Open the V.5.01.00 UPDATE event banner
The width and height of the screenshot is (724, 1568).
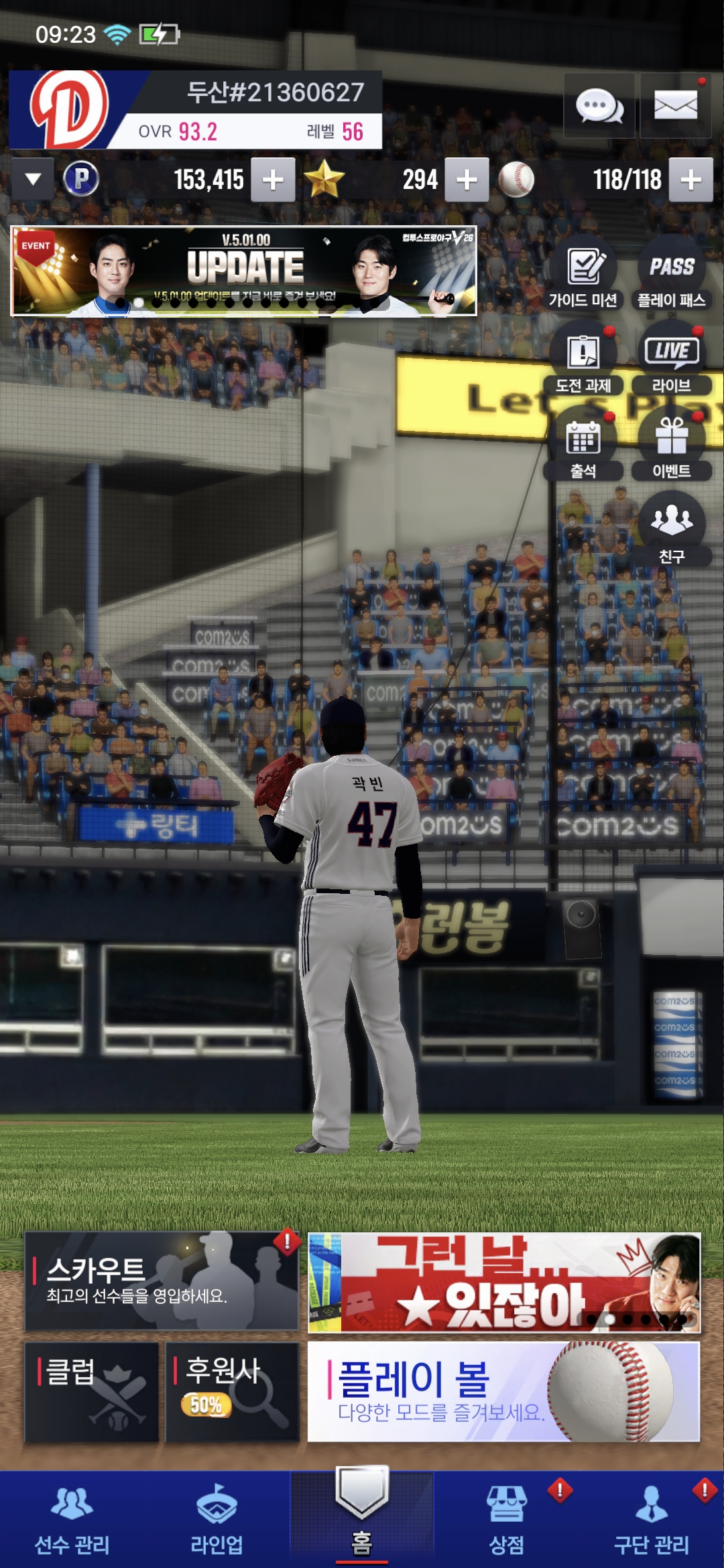tap(244, 271)
